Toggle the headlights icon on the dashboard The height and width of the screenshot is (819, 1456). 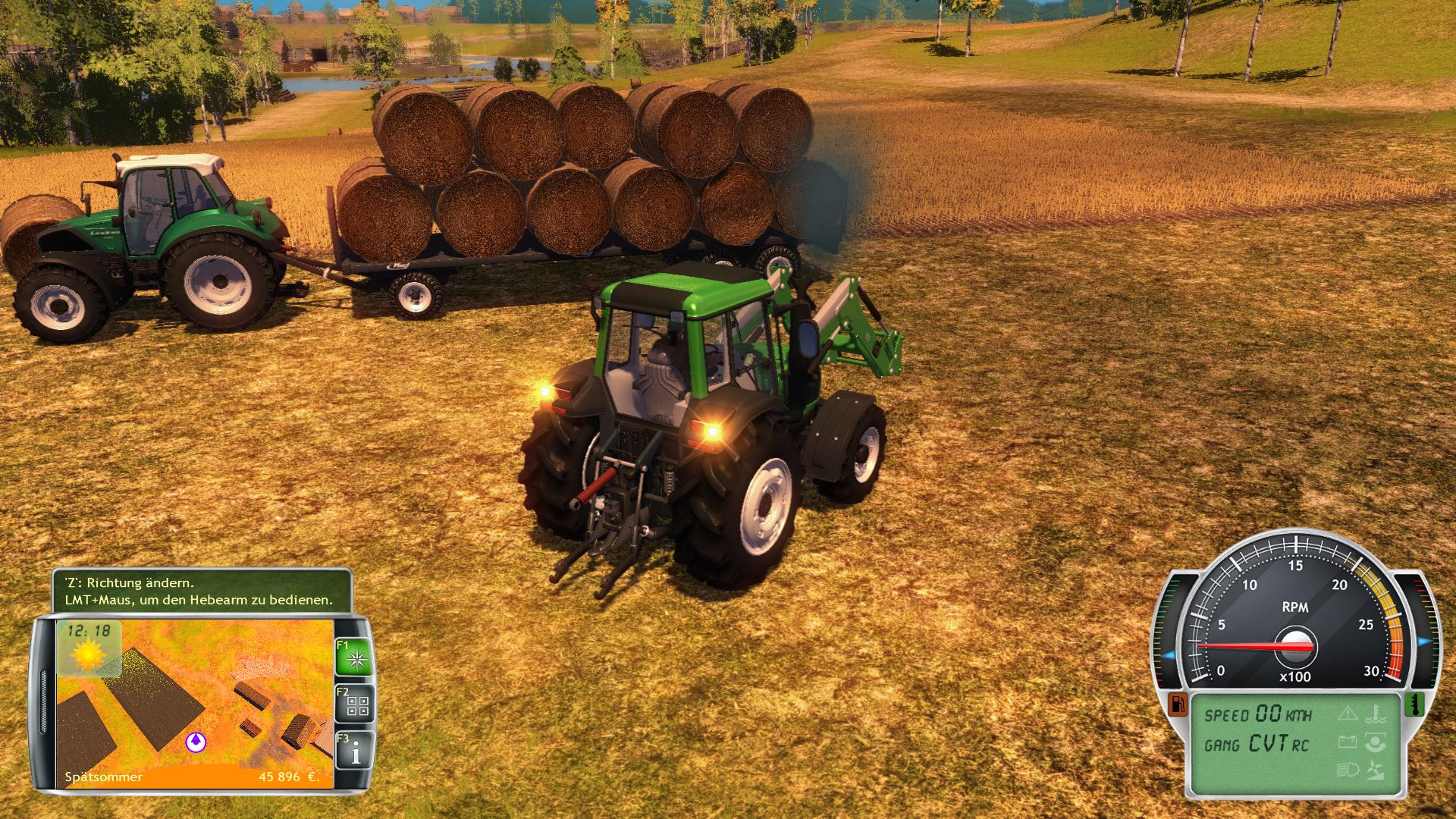click(x=1348, y=770)
